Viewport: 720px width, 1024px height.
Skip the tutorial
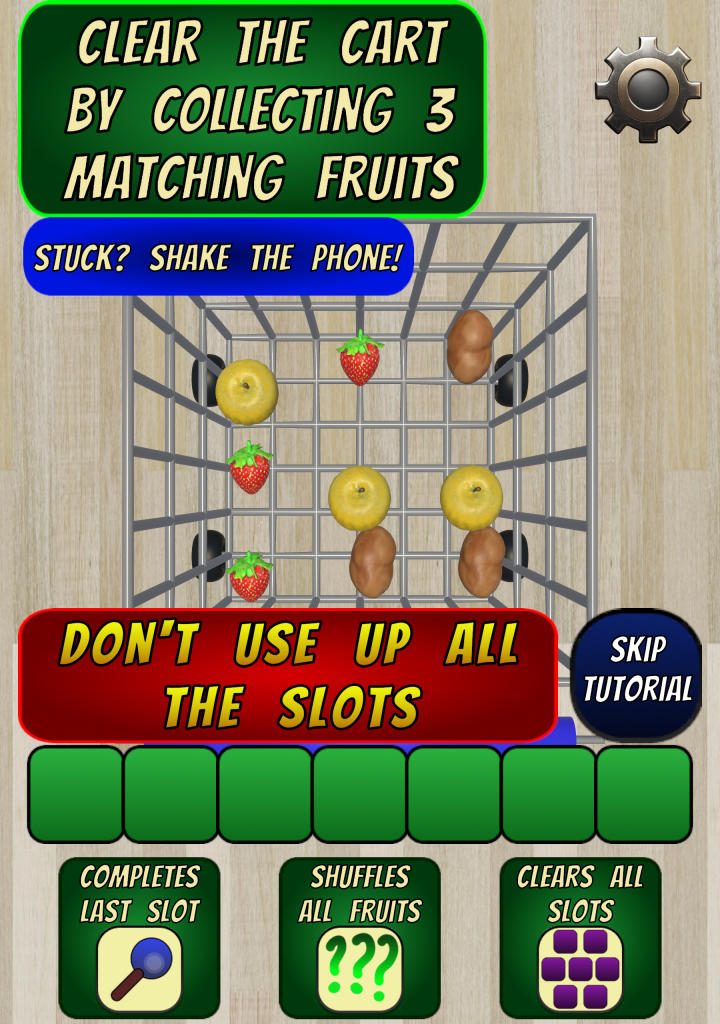(637, 672)
